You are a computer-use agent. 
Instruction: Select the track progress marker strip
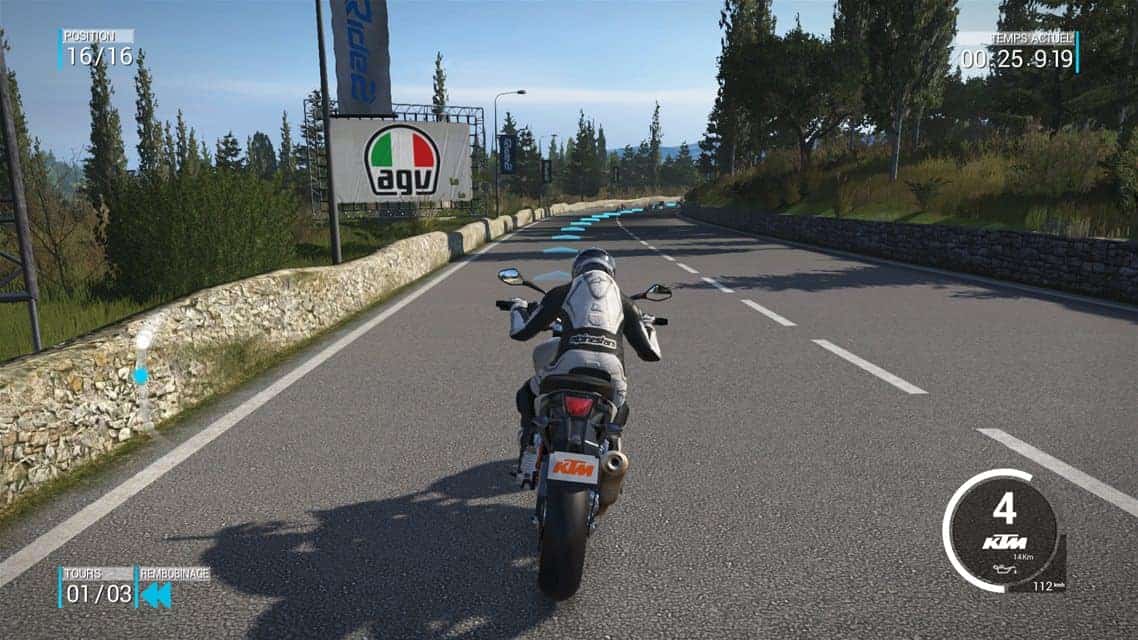point(142,375)
